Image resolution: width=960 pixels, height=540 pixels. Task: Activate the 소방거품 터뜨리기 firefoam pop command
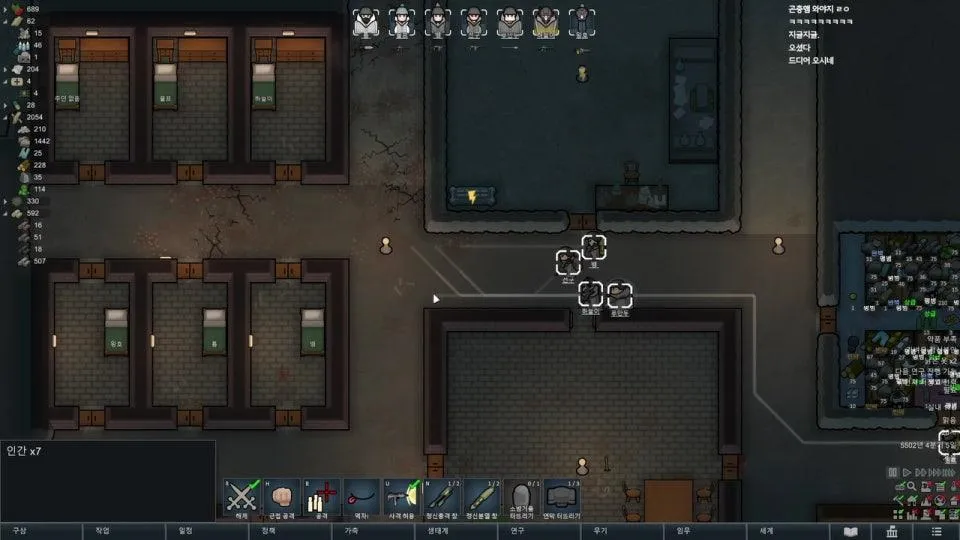tap(519, 496)
